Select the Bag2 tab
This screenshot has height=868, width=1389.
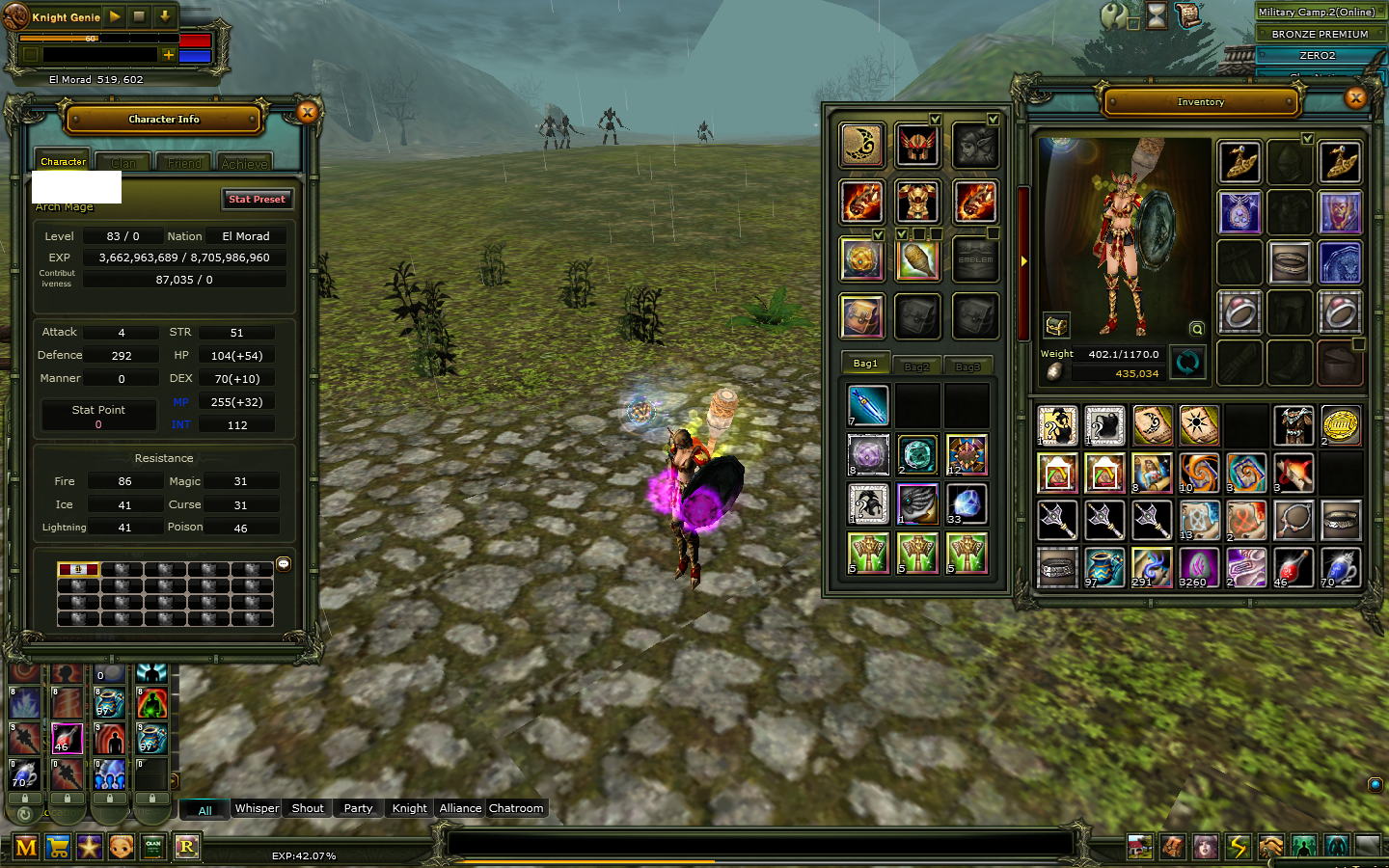(x=916, y=366)
